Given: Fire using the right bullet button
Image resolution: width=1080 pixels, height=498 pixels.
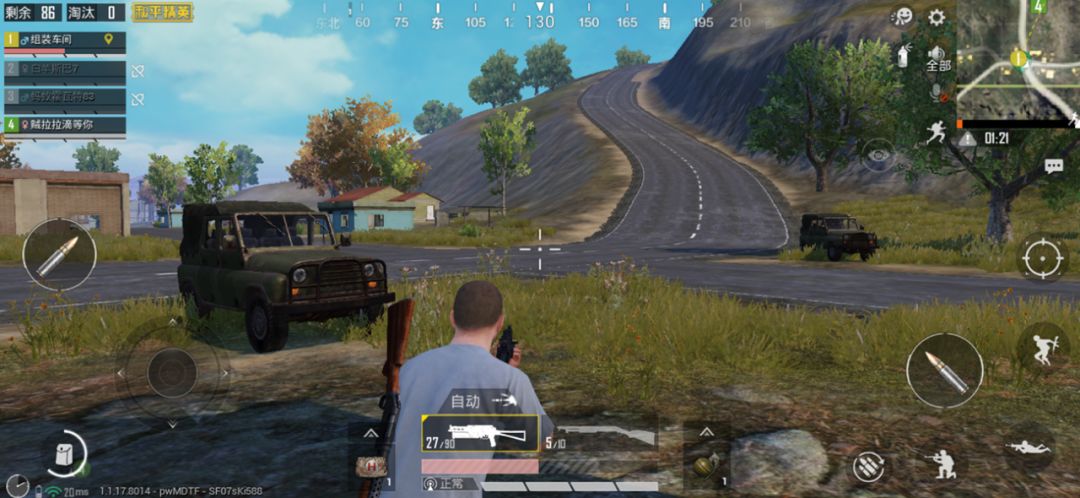Looking at the screenshot, I should click(x=944, y=370).
